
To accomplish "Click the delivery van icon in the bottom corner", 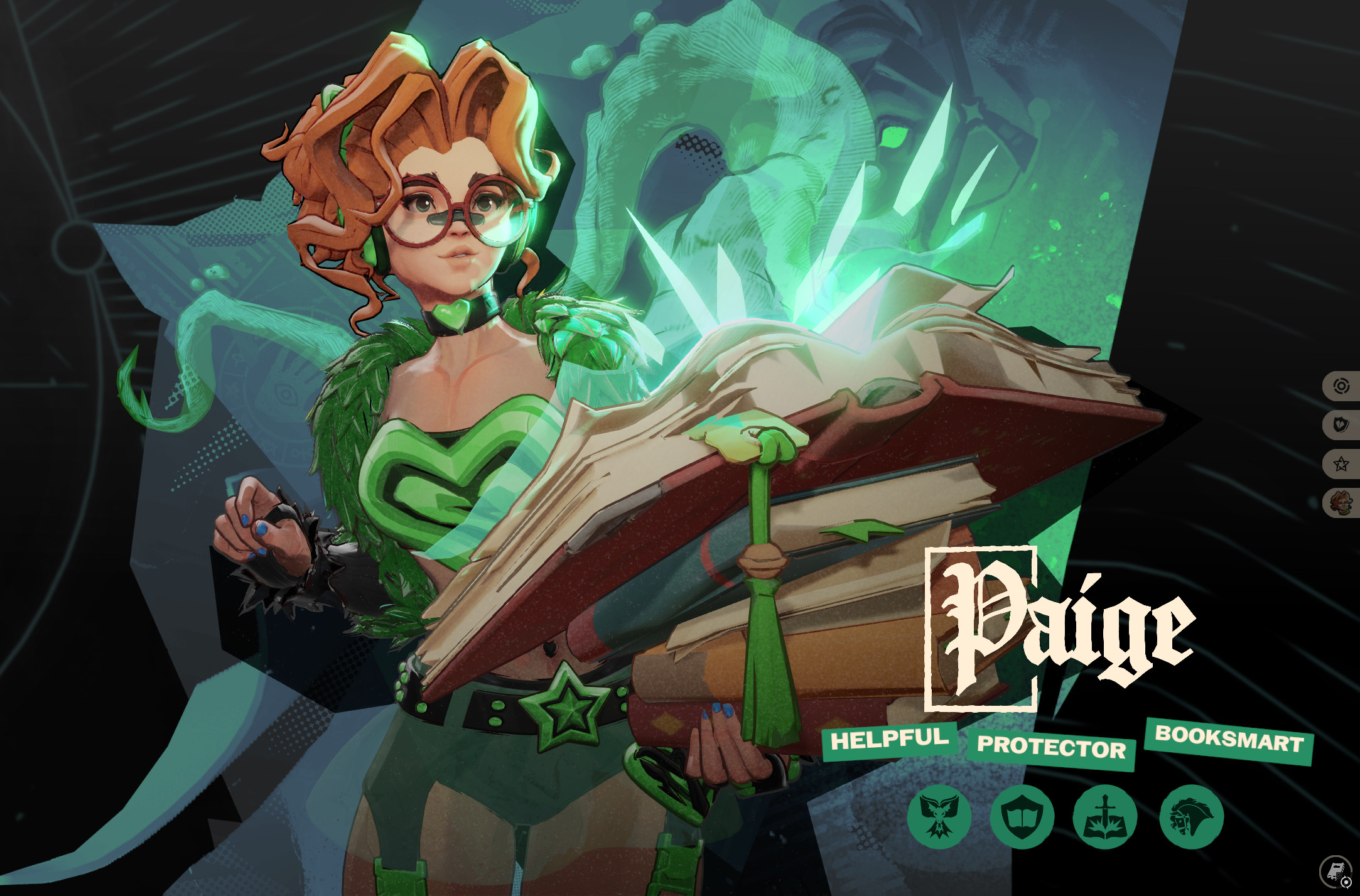I will coord(1336,871).
